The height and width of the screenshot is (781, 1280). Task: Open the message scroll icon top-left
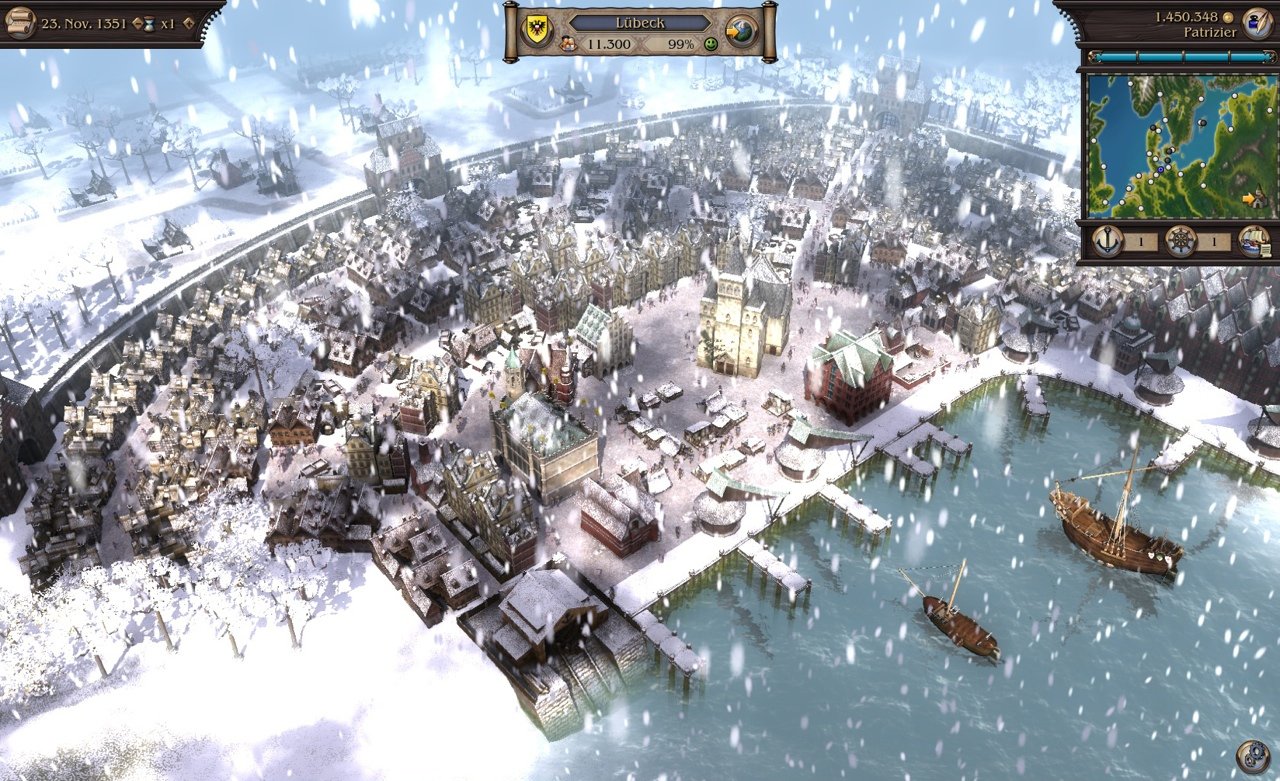pyautogui.click(x=21, y=21)
